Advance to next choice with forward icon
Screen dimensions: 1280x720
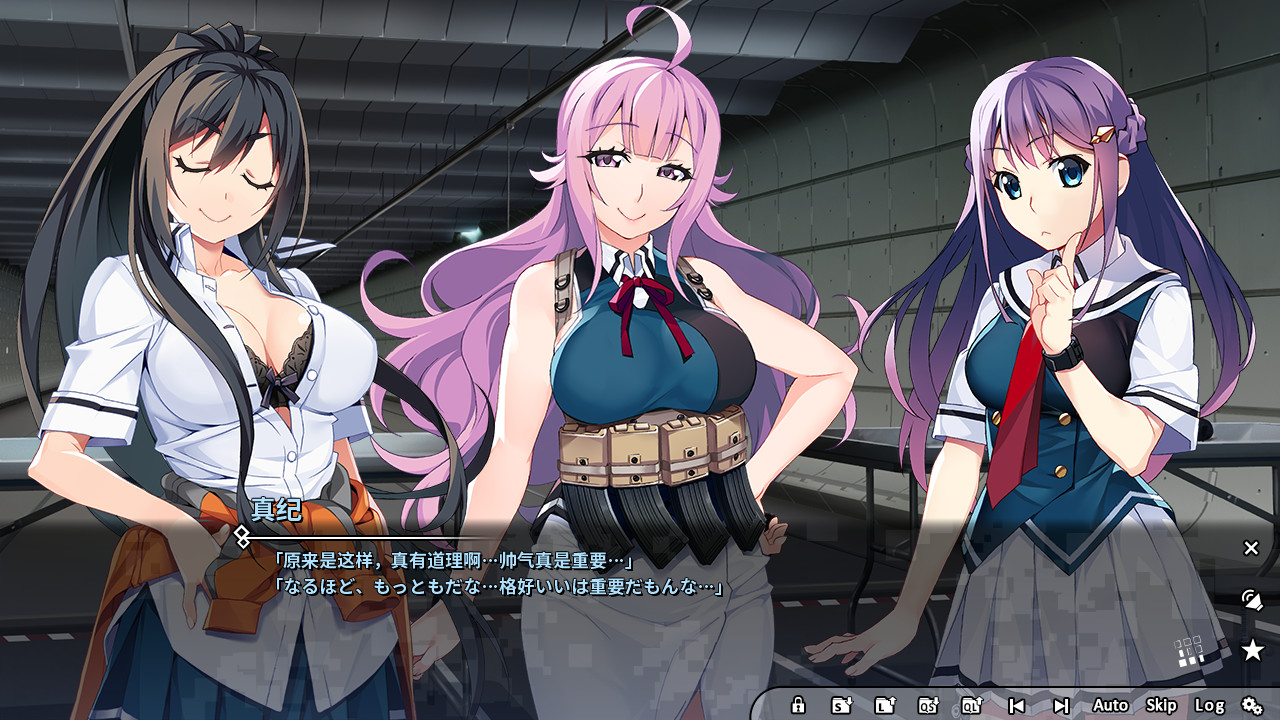click(x=1061, y=705)
